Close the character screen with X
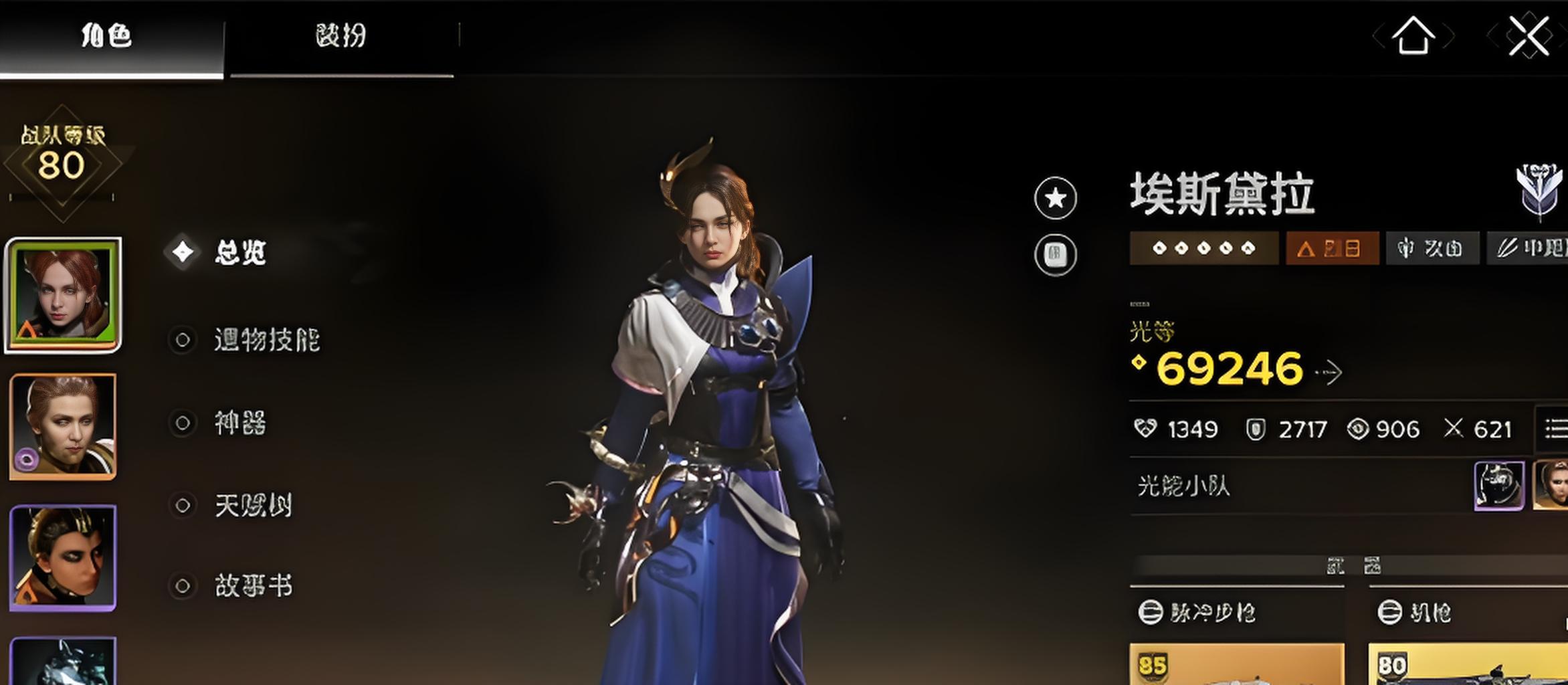This screenshot has width=1568, height=685. [1529, 36]
